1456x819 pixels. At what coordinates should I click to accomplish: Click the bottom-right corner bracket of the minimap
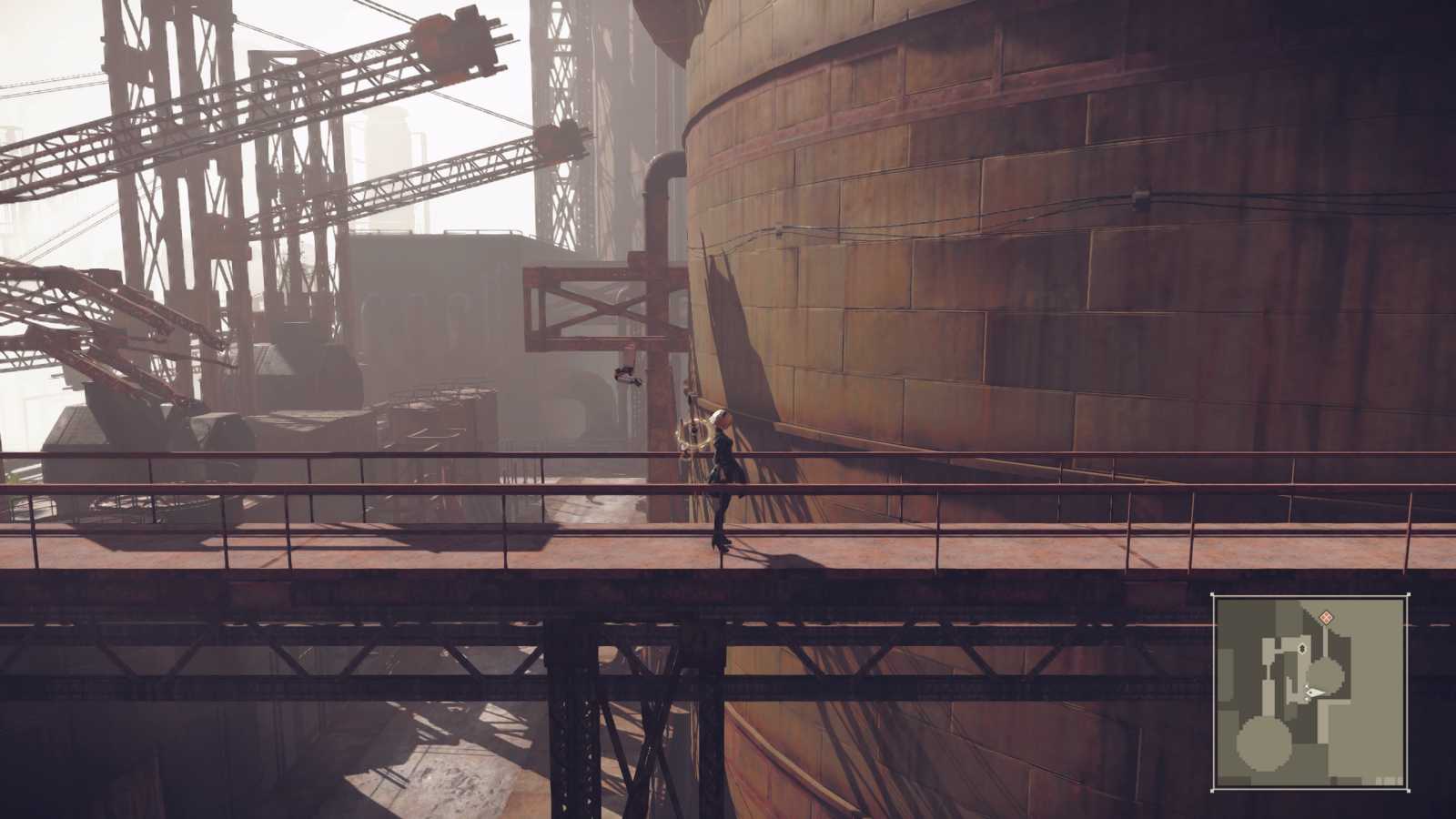pyautogui.click(x=1409, y=790)
